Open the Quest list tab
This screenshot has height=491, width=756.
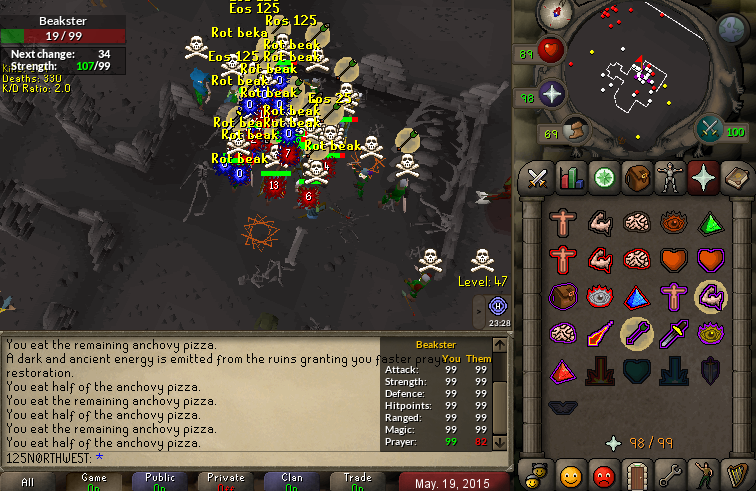[604, 178]
